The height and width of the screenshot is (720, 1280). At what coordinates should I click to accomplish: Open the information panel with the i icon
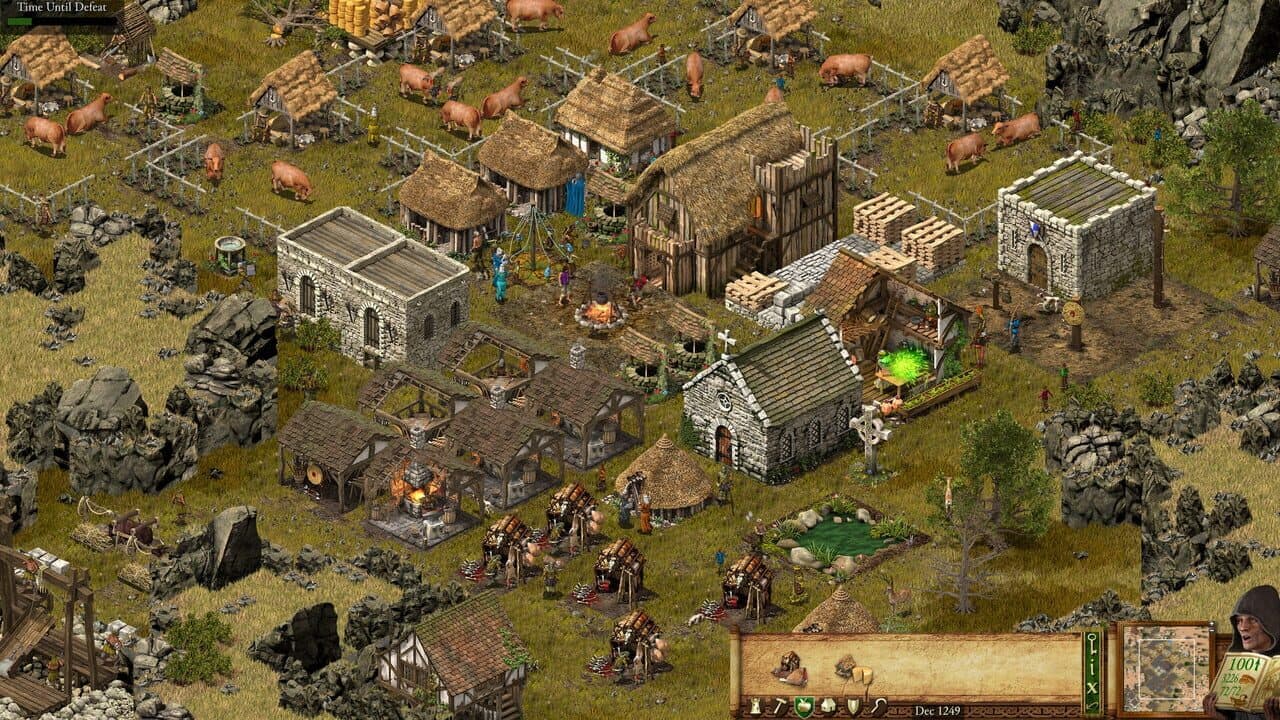(1093, 666)
